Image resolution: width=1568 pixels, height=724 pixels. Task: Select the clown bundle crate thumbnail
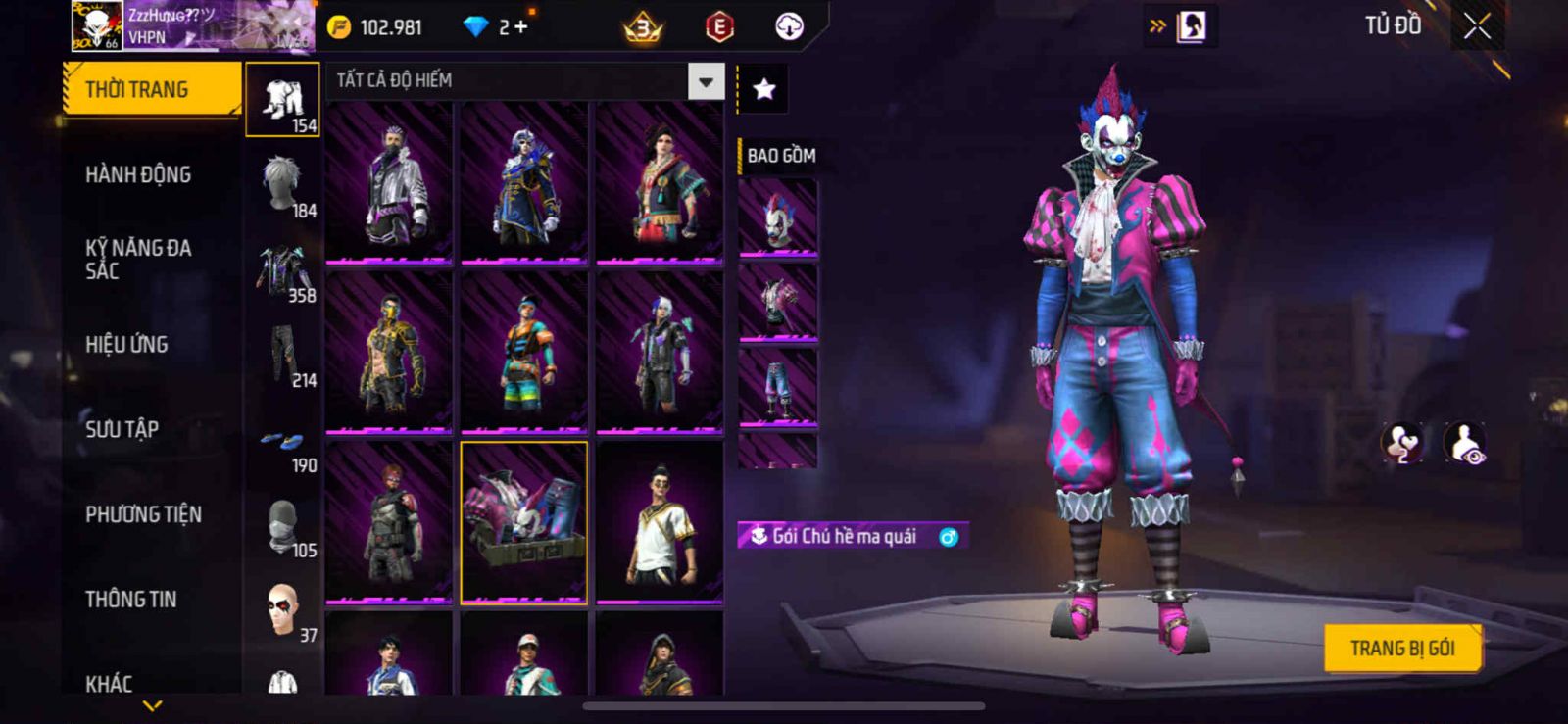524,522
